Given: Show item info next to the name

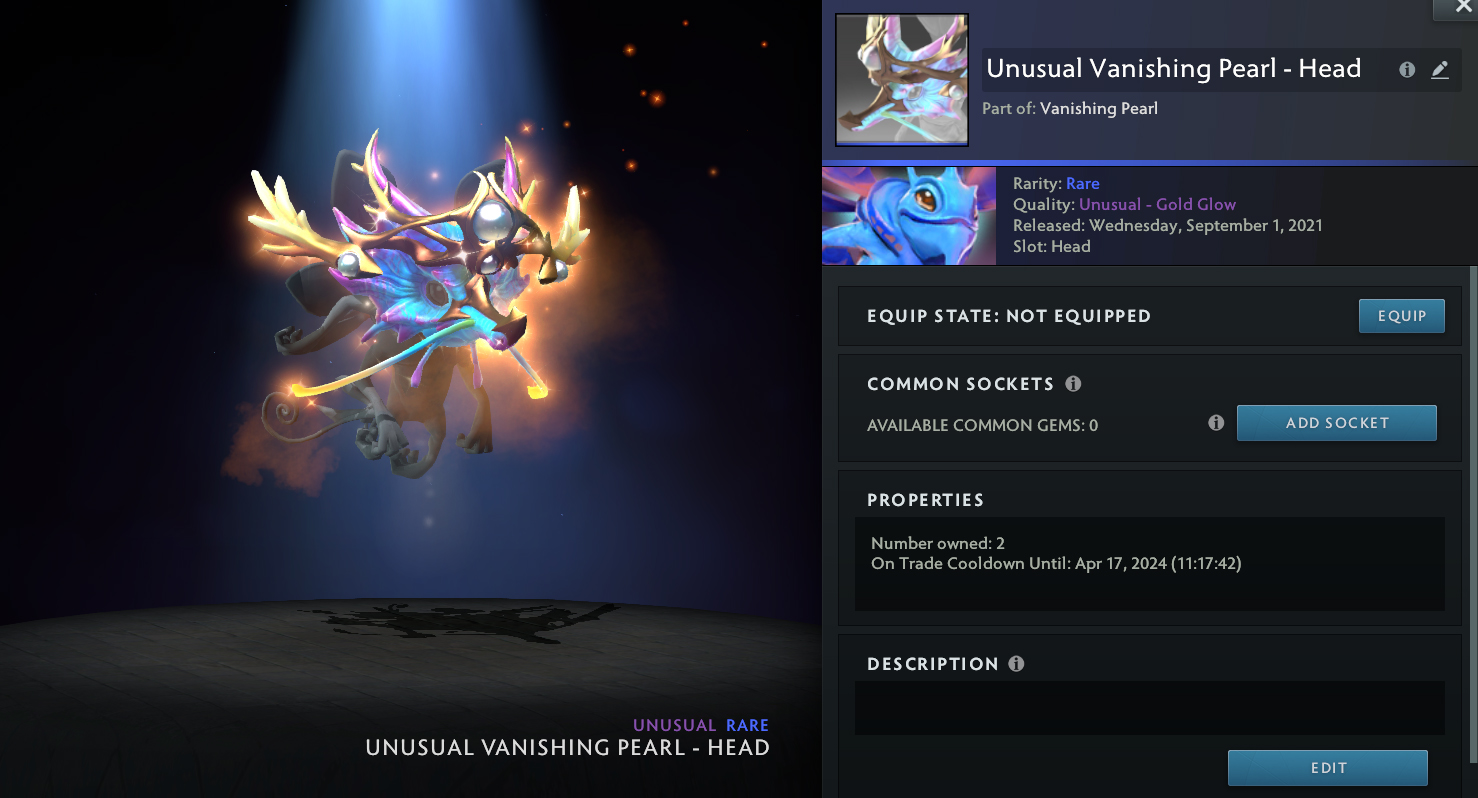Looking at the screenshot, I should point(1407,70).
